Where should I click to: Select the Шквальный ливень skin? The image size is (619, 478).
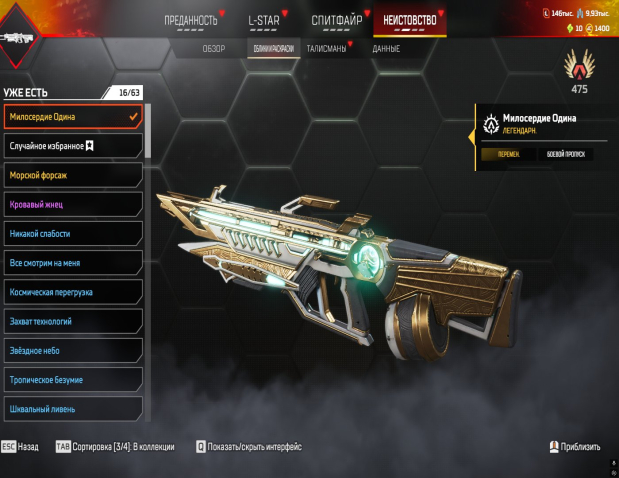tap(73, 409)
